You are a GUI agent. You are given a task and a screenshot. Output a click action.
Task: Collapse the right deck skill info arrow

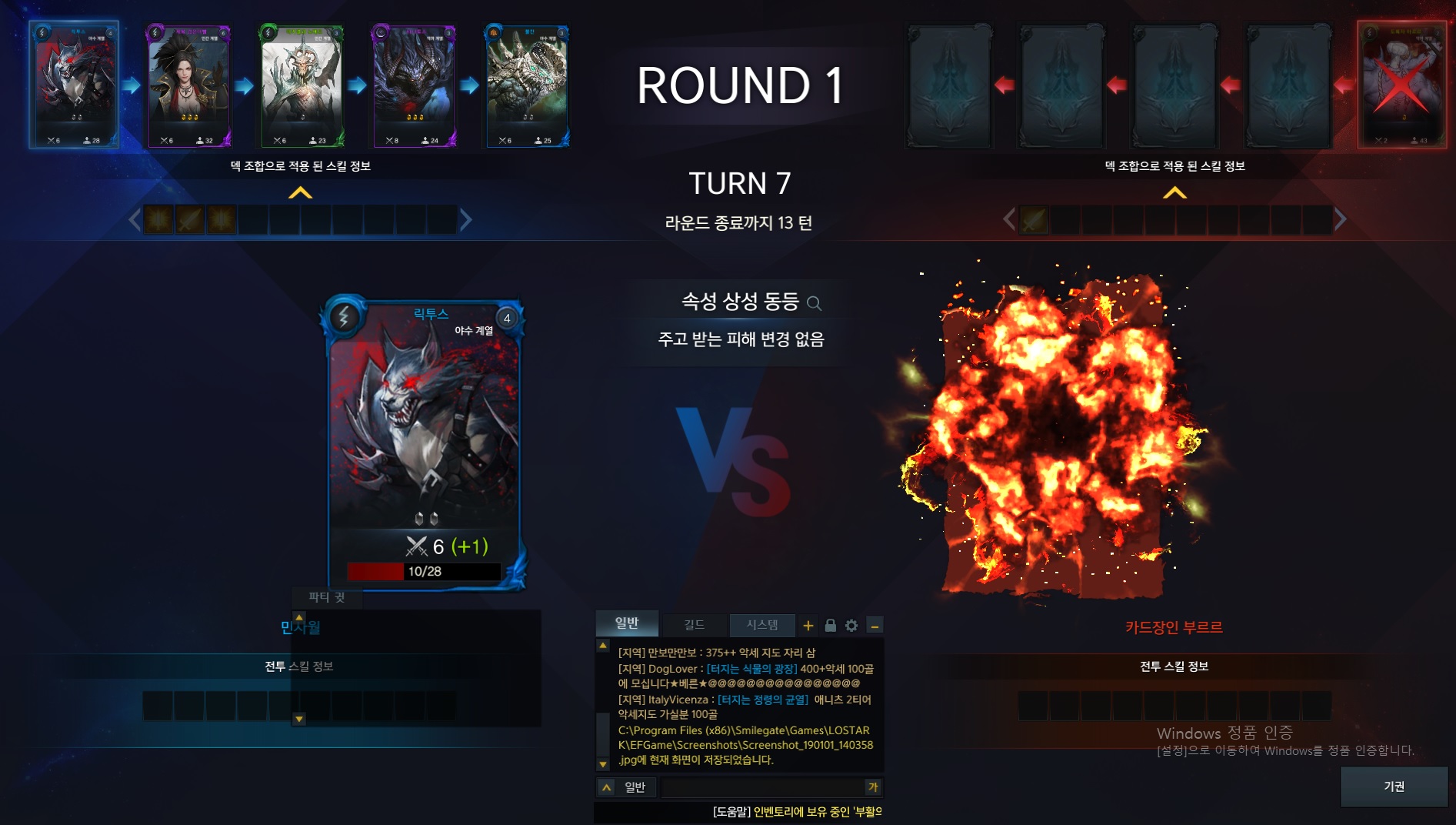coord(1174,193)
